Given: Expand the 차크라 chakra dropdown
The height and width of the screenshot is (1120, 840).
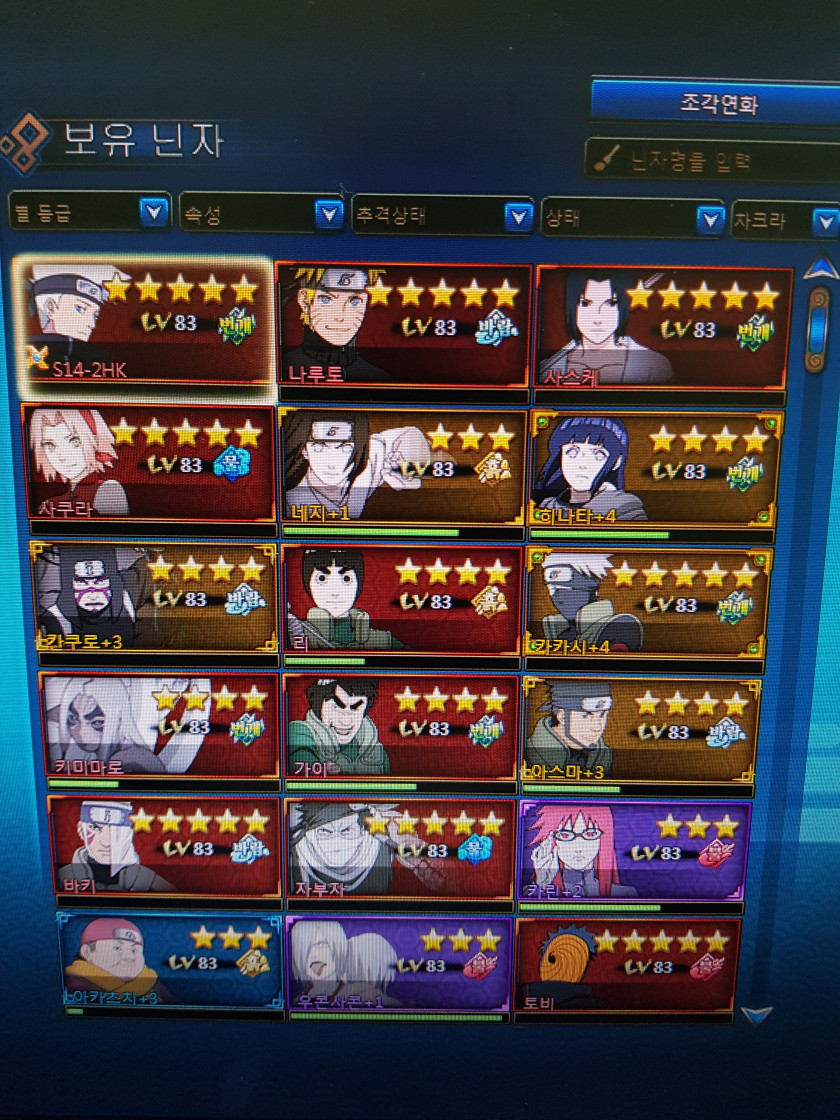Looking at the screenshot, I should tap(784, 220).
